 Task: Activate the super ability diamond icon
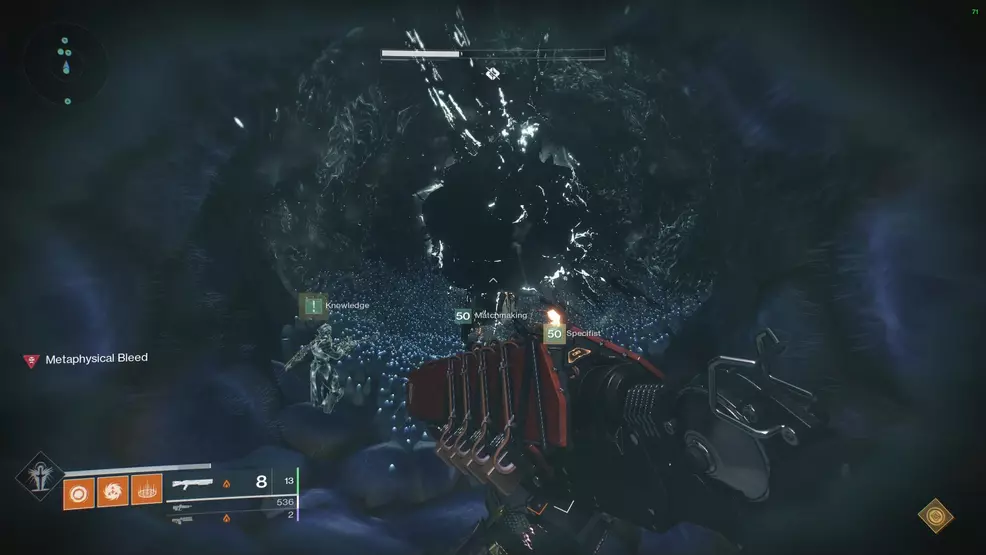pyautogui.click(x=39, y=477)
